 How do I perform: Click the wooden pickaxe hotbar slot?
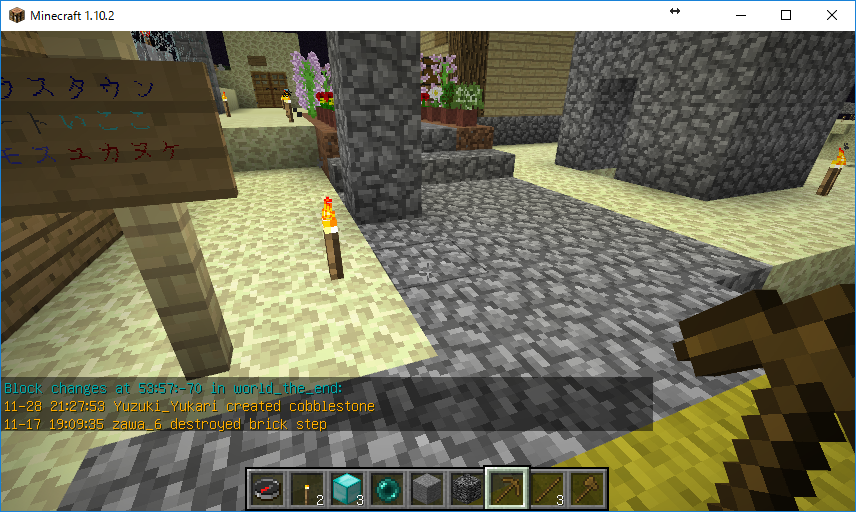pyautogui.click(x=506, y=489)
